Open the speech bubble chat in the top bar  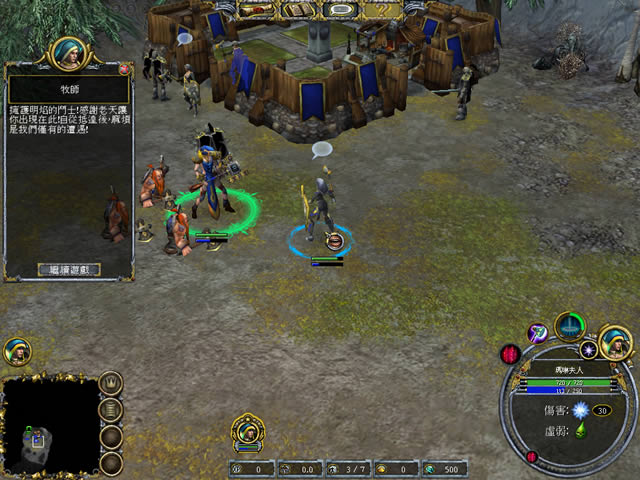click(340, 10)
